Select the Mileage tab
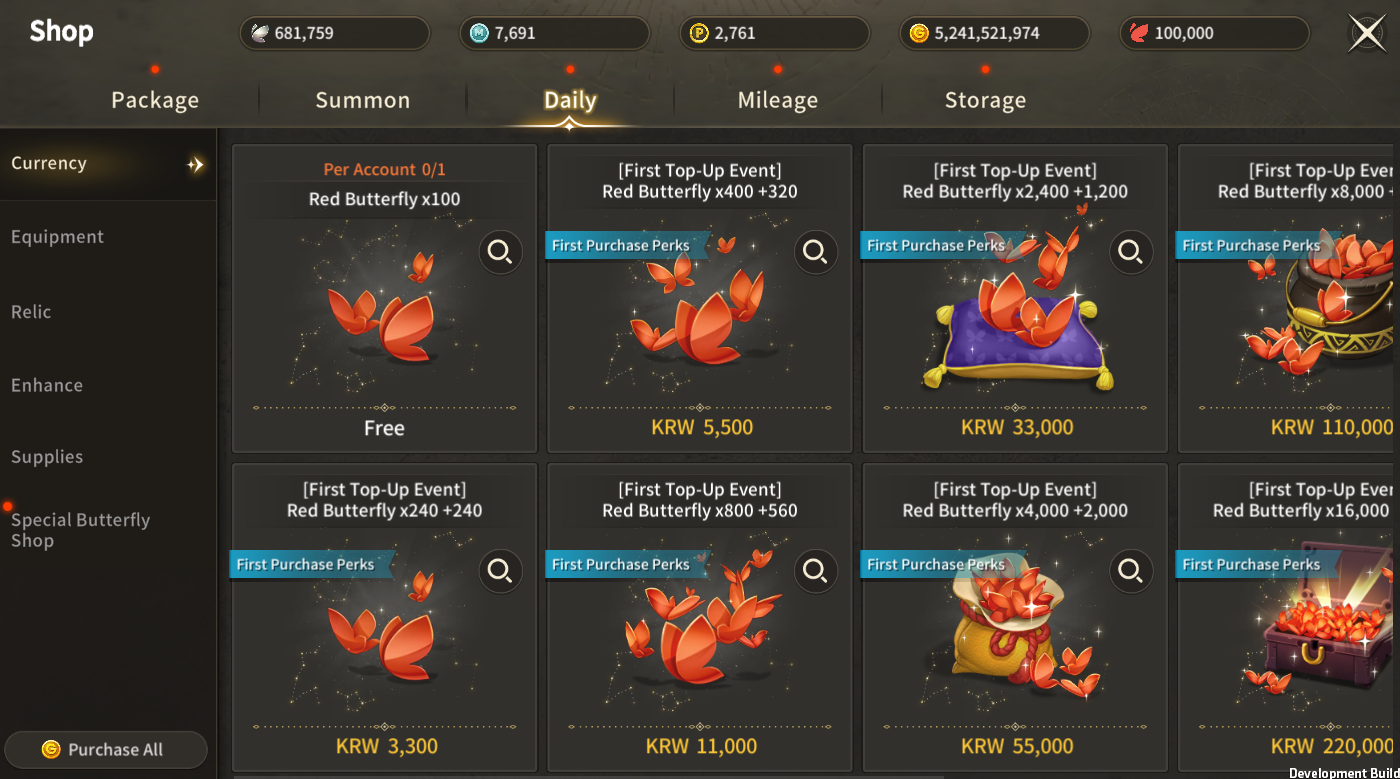 click(778, 100)
